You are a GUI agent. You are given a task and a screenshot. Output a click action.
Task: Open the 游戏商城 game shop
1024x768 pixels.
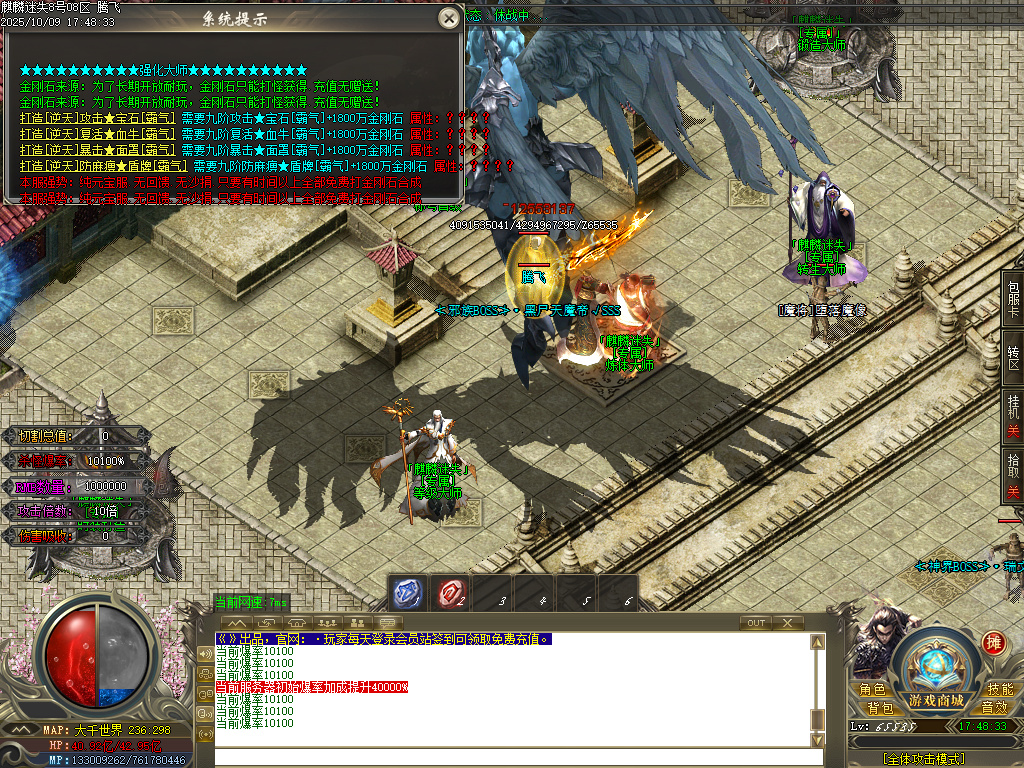pyautogui.click(x=935, y=668)
